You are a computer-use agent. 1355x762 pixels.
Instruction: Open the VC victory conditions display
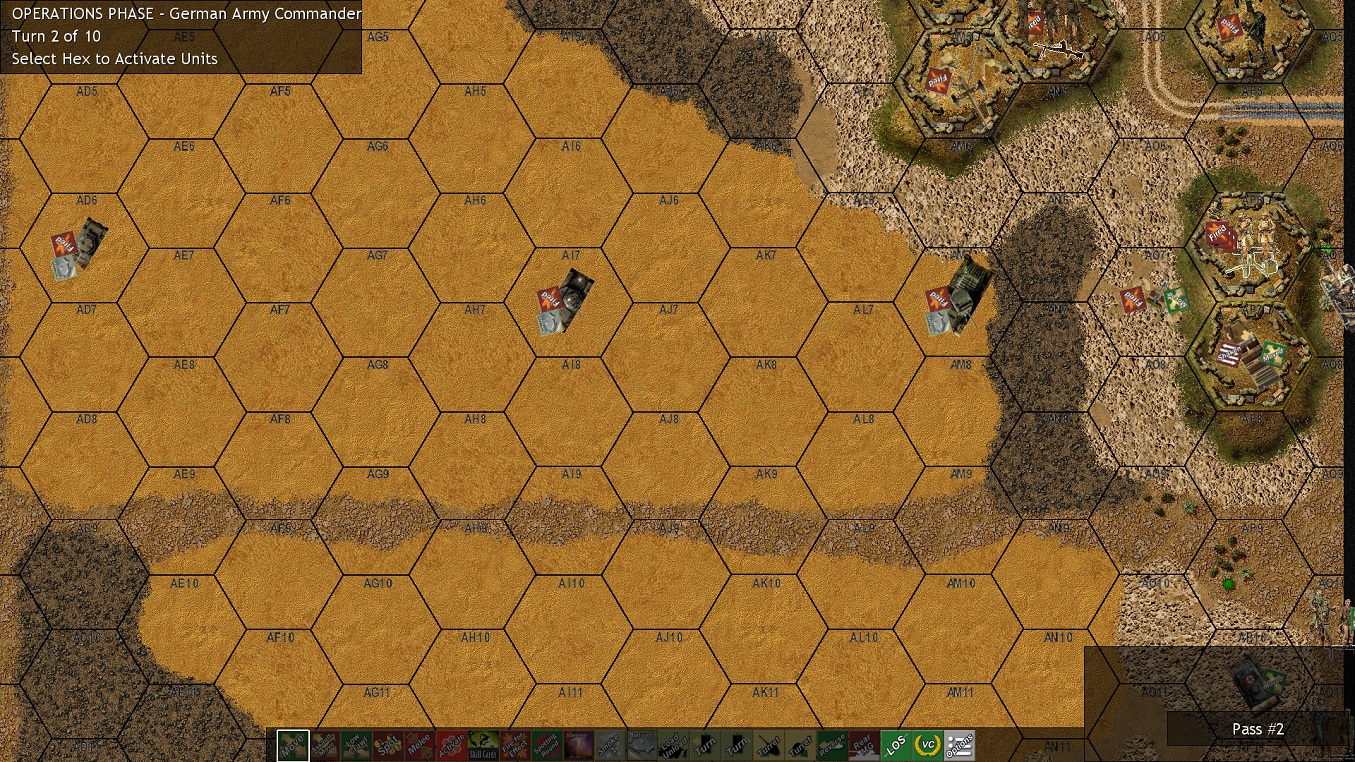(927, 744)
